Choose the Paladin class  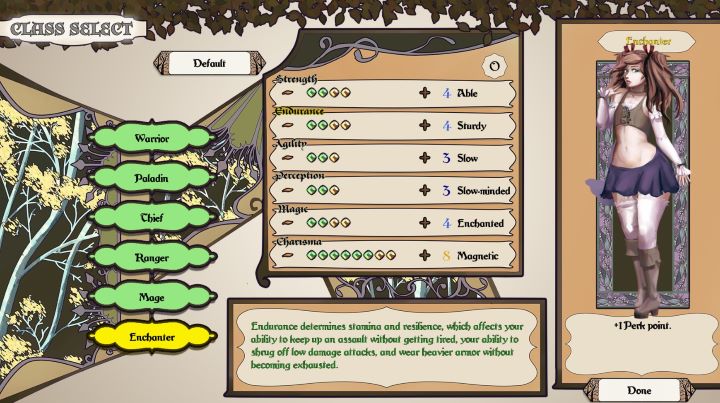click(152, 176)
